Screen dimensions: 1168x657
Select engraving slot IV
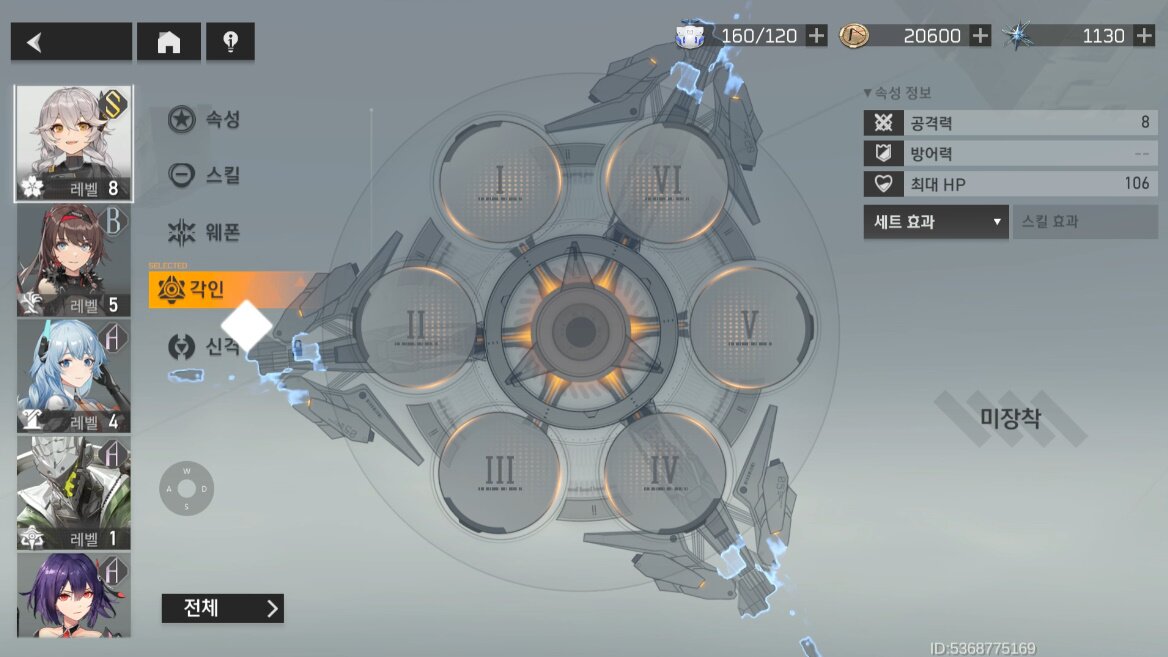point(664,470)
